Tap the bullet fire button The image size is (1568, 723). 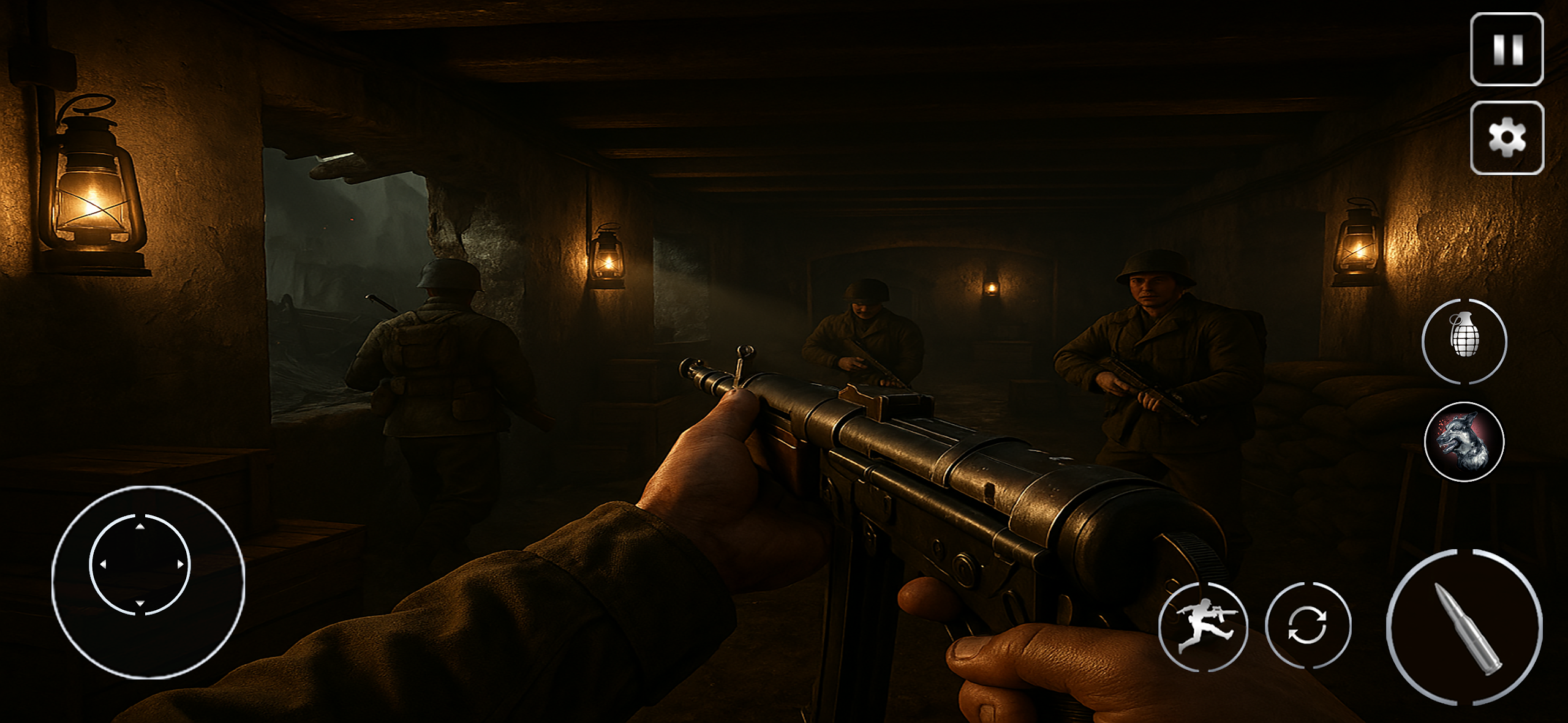click(1464, 627)
